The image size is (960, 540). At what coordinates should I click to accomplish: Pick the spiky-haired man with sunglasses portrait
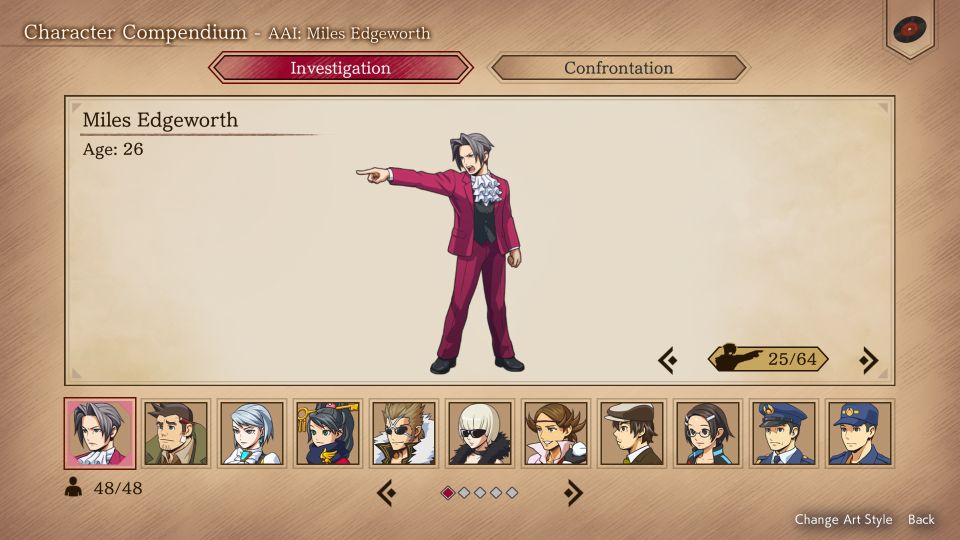point(404,433)
